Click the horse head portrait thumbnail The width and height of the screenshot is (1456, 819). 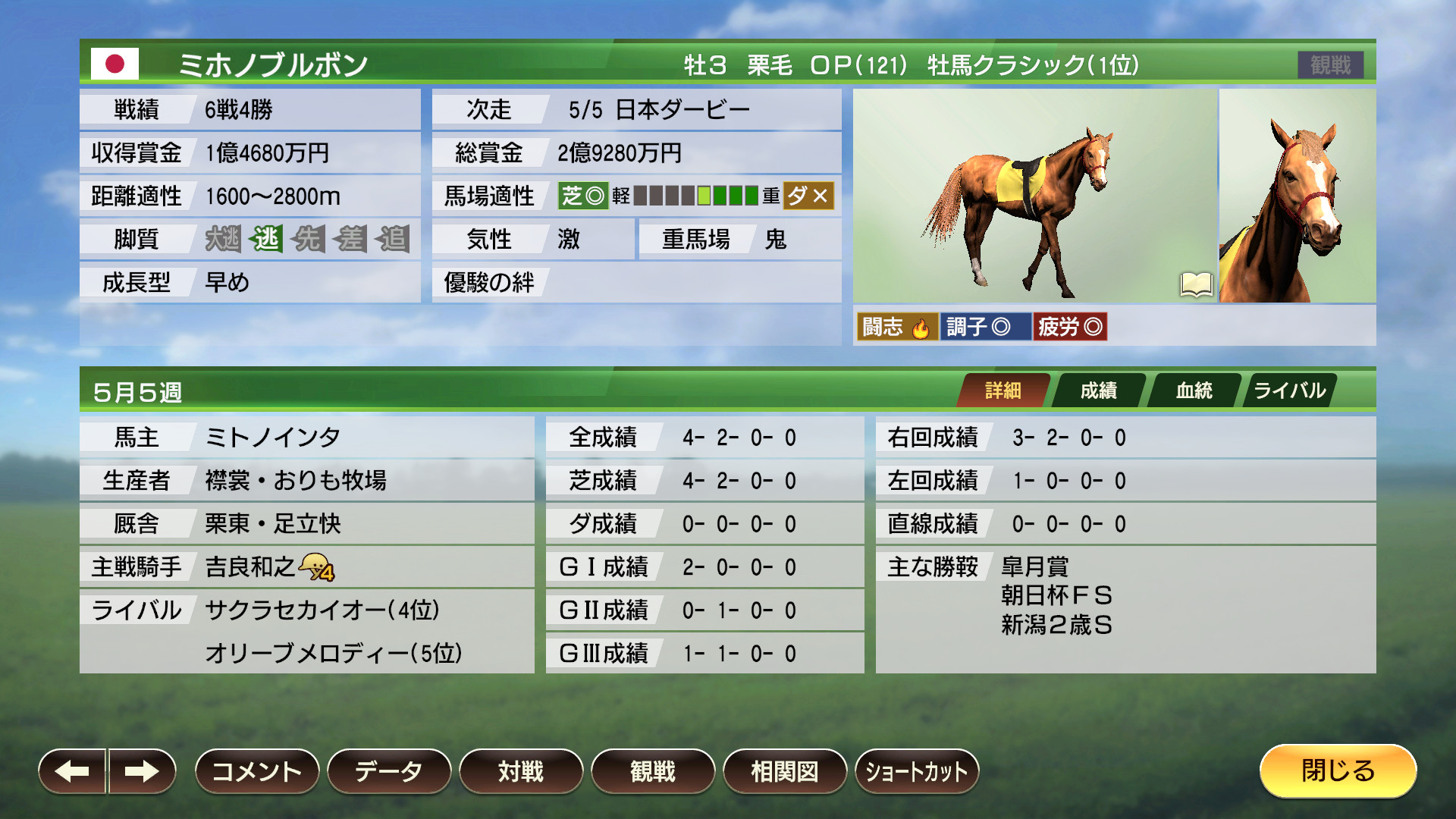1299,199
